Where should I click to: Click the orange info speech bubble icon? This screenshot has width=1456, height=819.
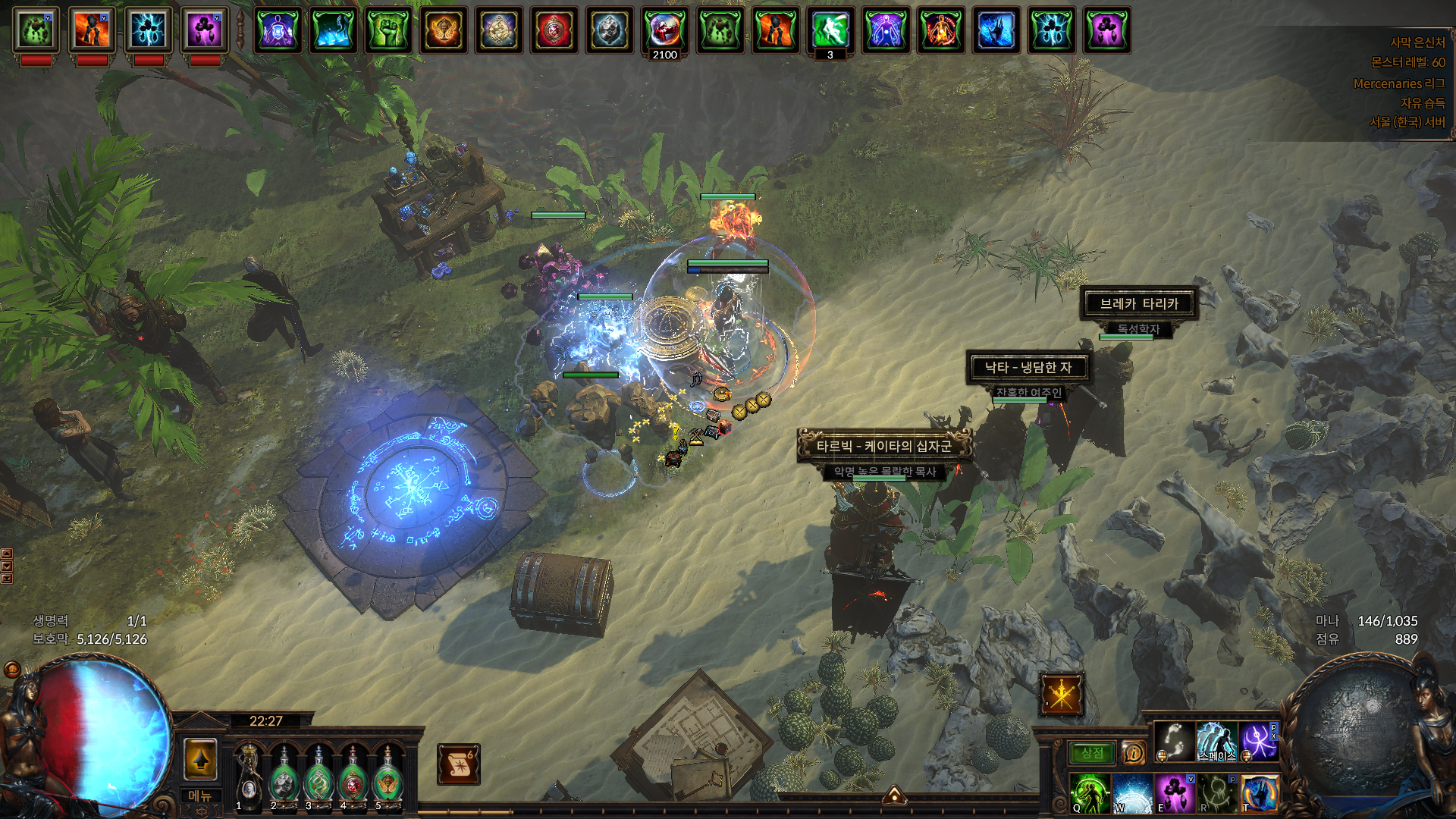tap(1134, 752)
